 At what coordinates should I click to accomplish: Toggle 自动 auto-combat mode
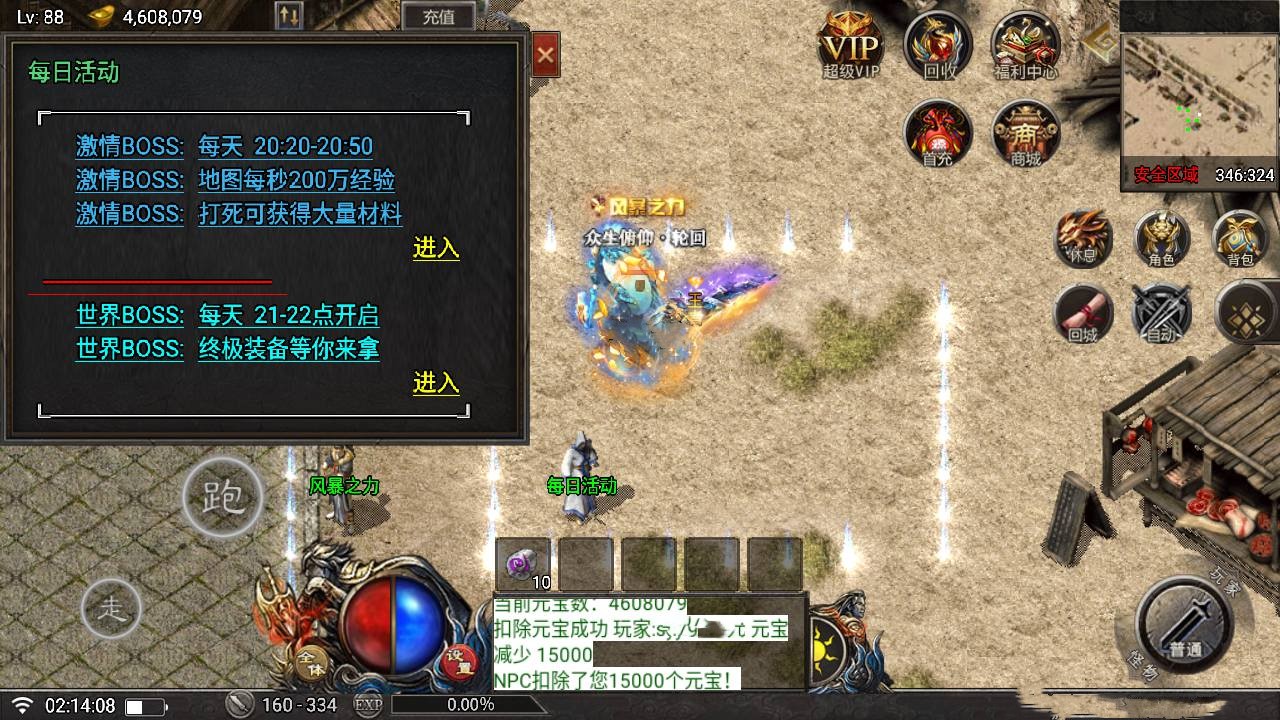click(1162, 313)
